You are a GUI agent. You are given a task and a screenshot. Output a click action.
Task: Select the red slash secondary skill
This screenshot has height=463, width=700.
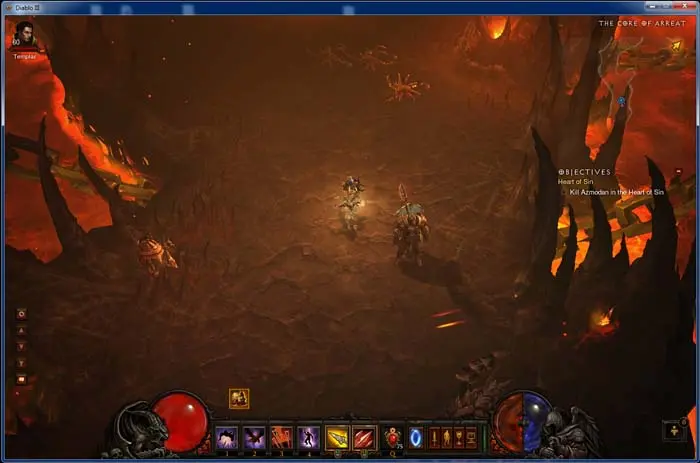point(364,437)
